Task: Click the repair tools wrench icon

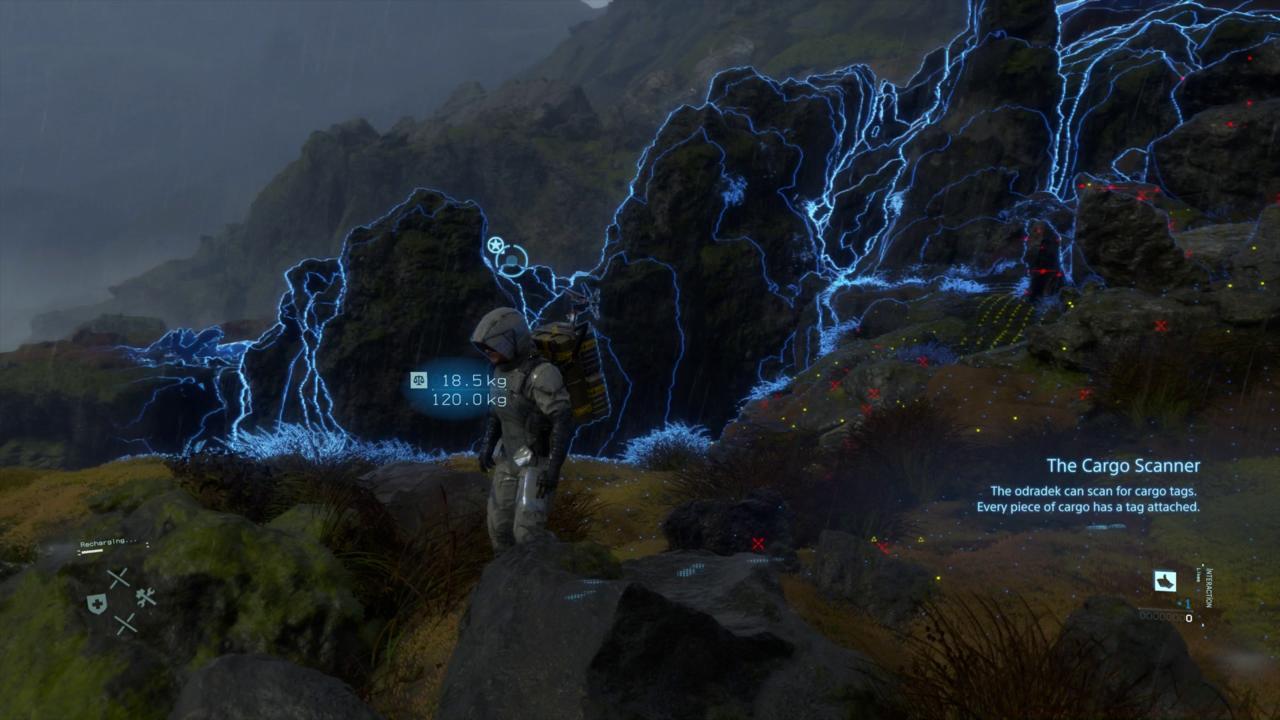Action: 147,597
